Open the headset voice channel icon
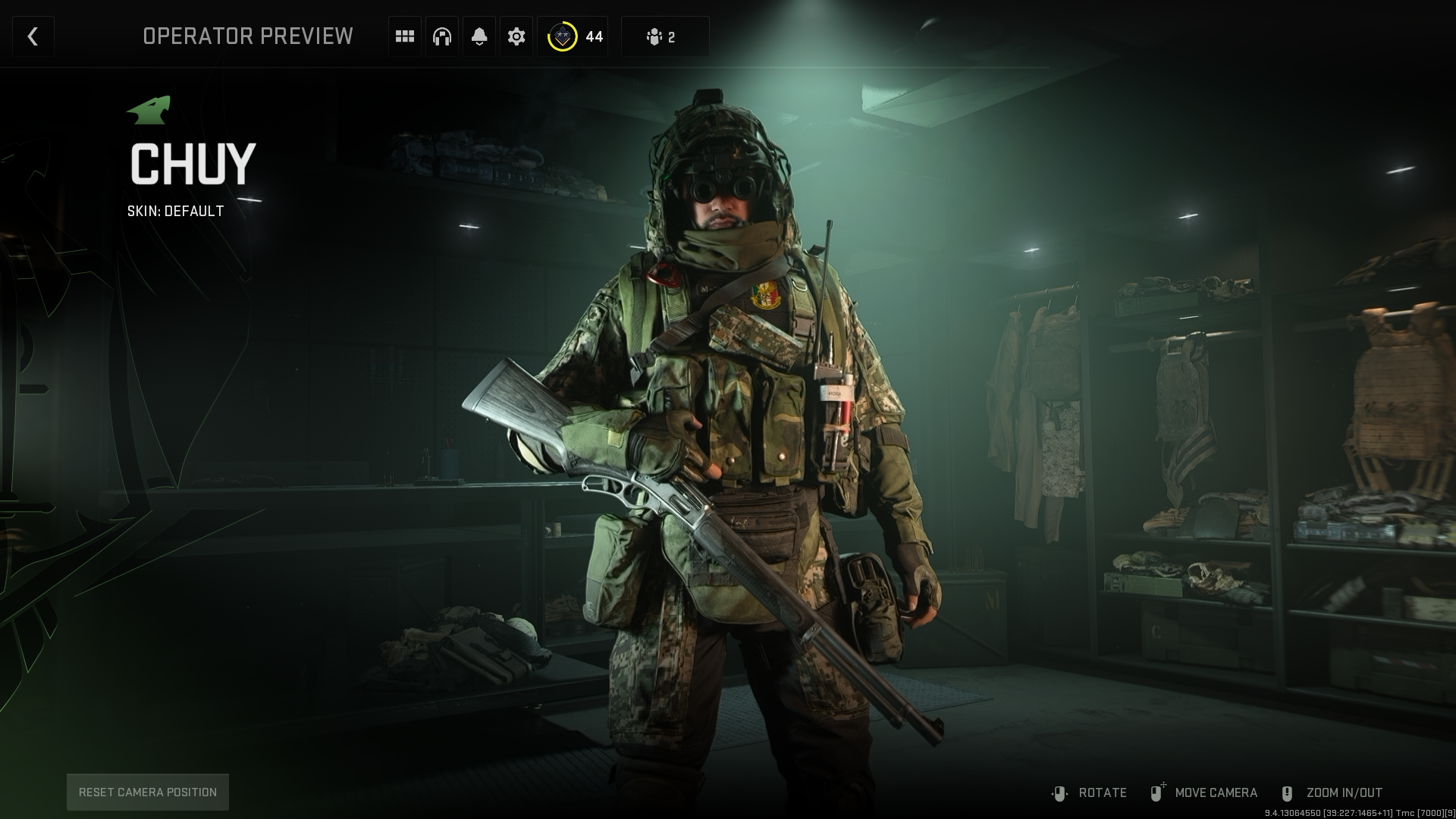Viewport: 1456px width, 819px height. (x=442, y=36)
